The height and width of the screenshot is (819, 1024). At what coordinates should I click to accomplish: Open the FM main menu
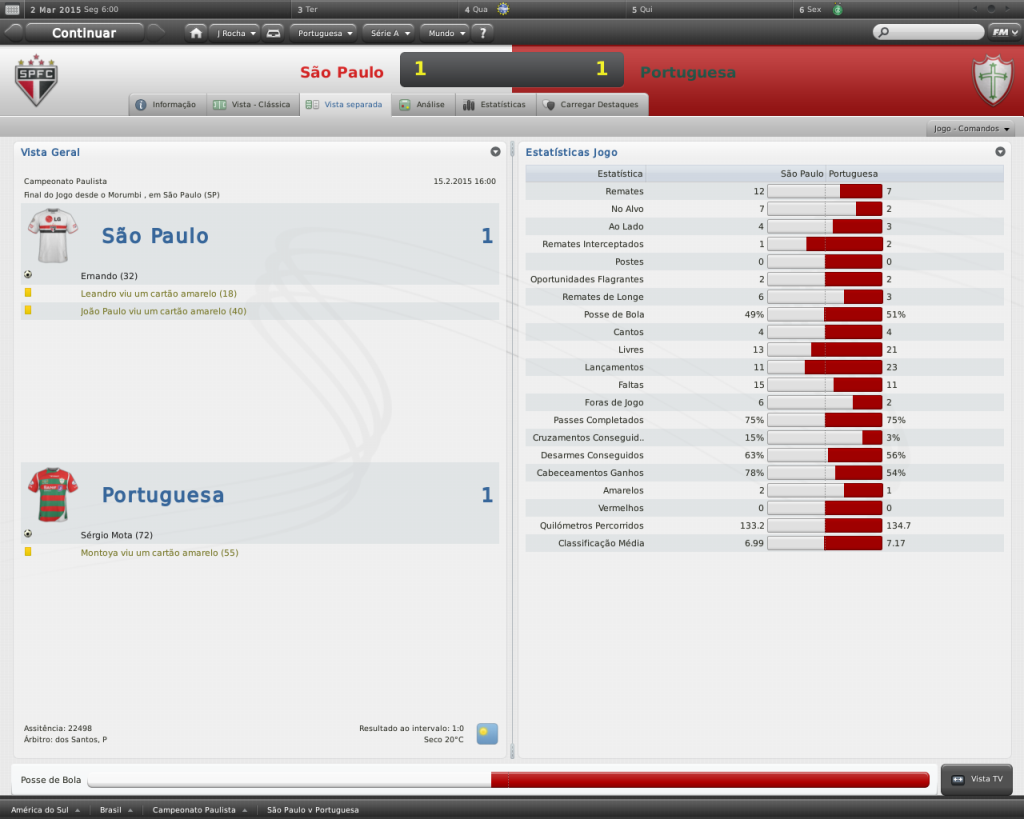pyautogui.click(x=1002, y=32)
